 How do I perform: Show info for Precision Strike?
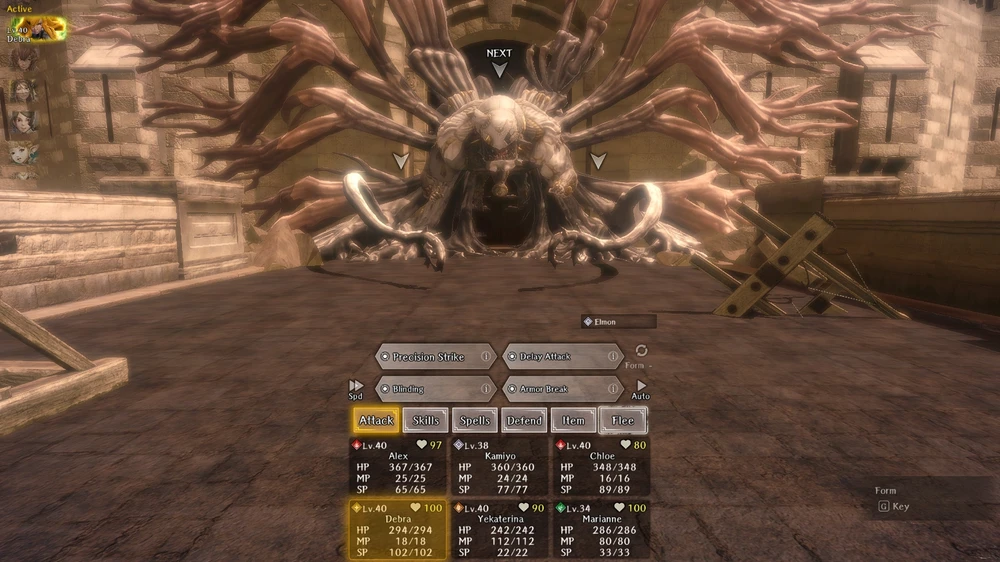(x=486, y=357)
